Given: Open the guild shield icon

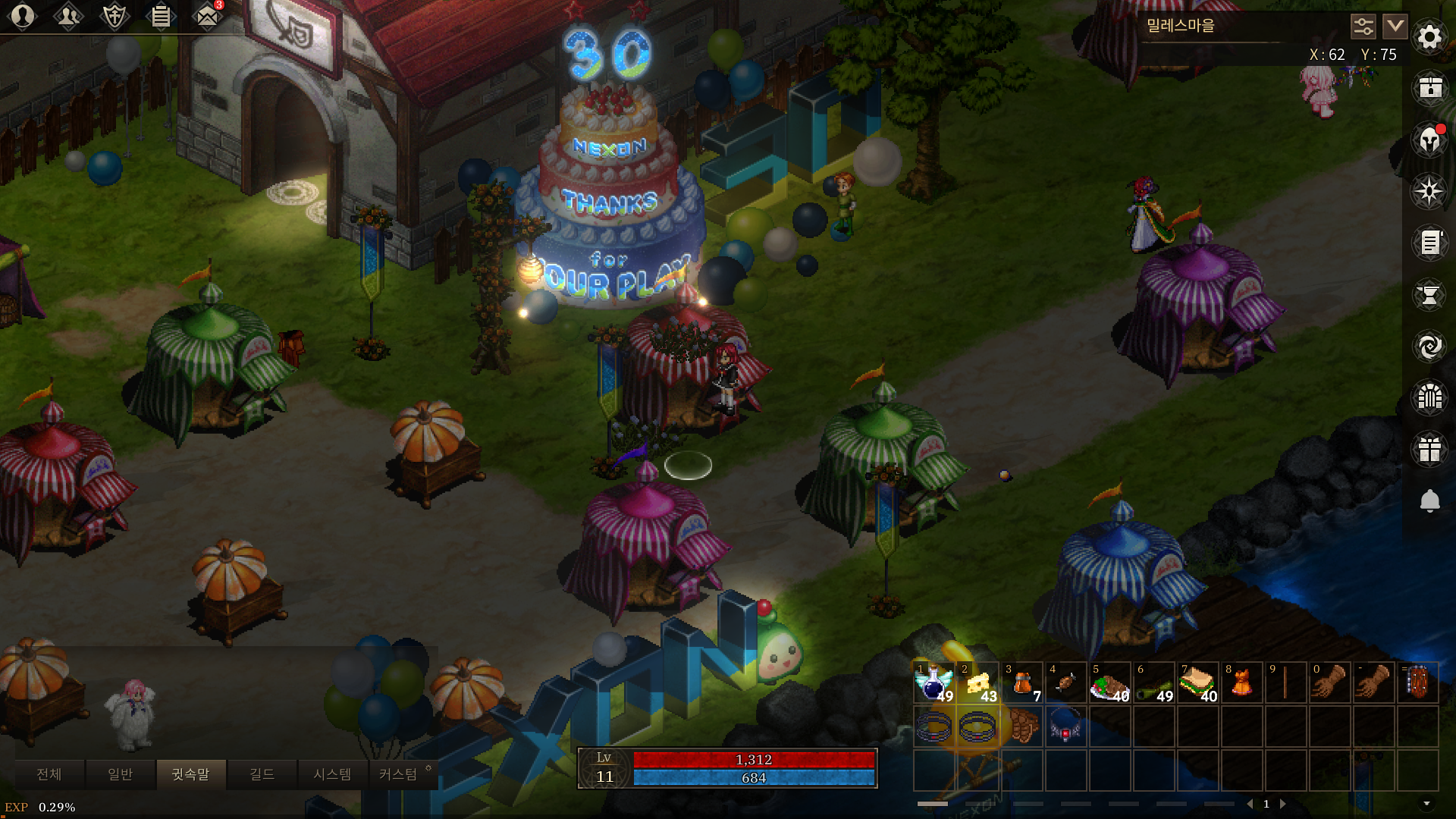Looking at the screenshot, I should (115, 16).
